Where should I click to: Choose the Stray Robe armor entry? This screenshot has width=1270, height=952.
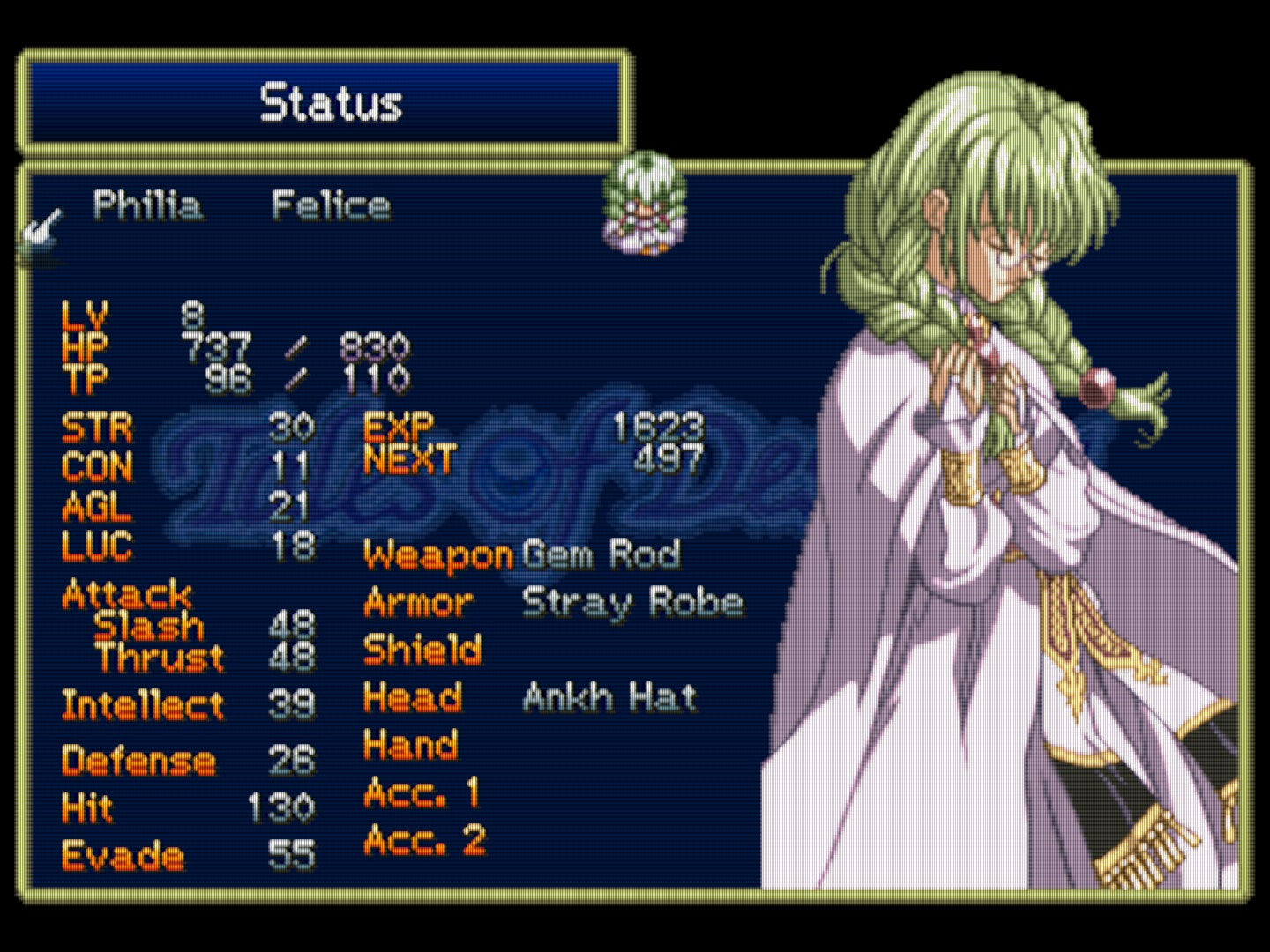point(631,603)
